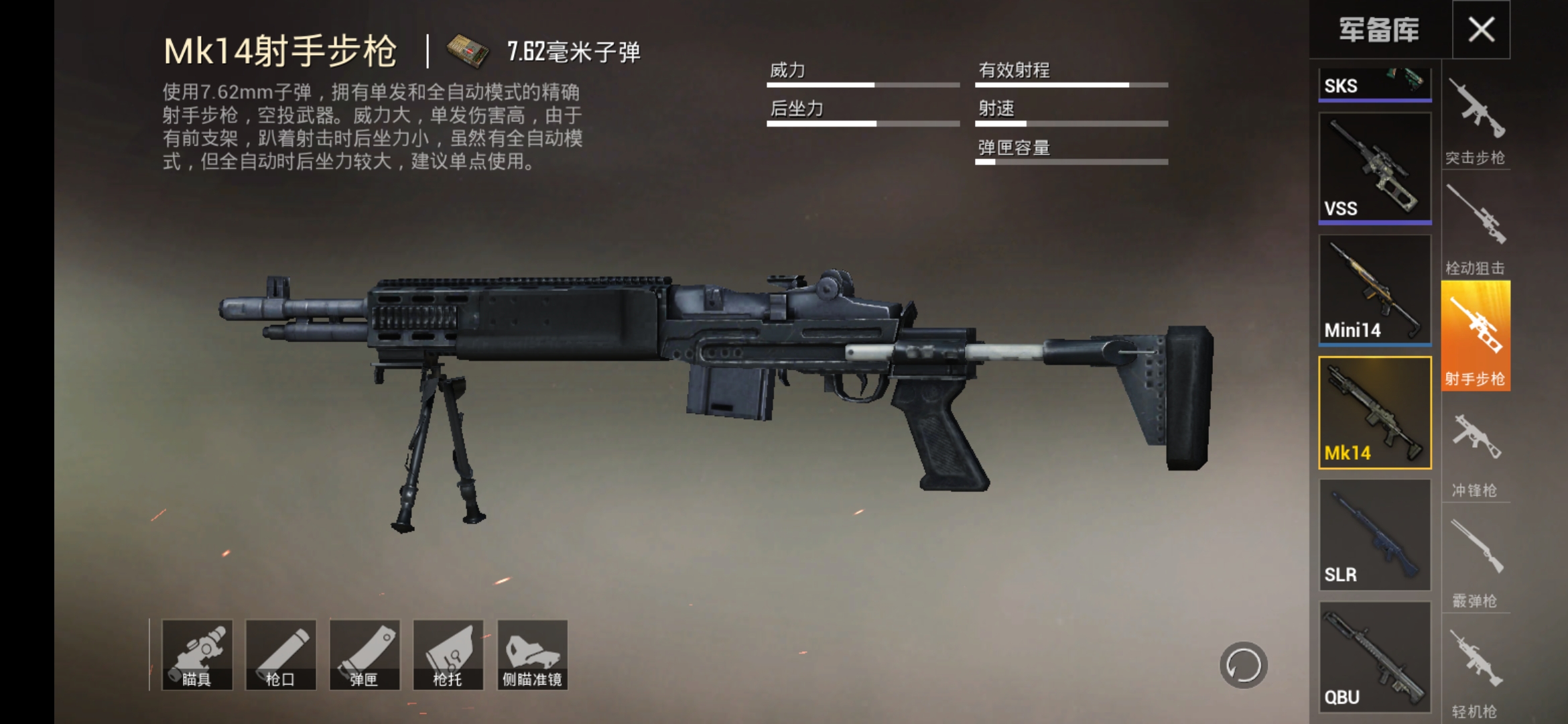1568x724 pixels.
Task: Switch to the 冲锋枪 SMG category
Action: click(x=1476, y=446)
